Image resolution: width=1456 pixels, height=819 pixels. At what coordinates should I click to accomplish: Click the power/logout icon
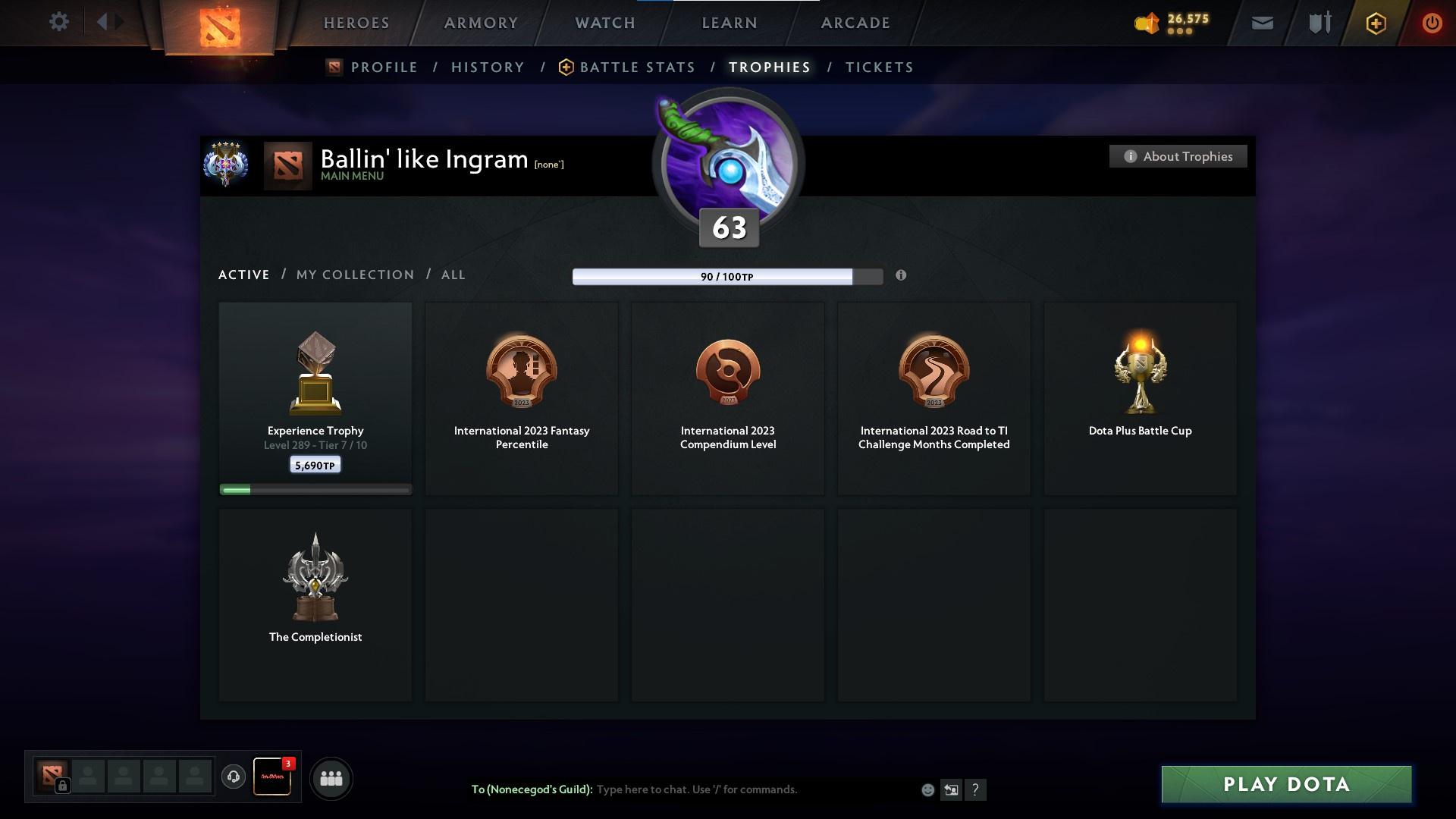(x=1432, y=23)
